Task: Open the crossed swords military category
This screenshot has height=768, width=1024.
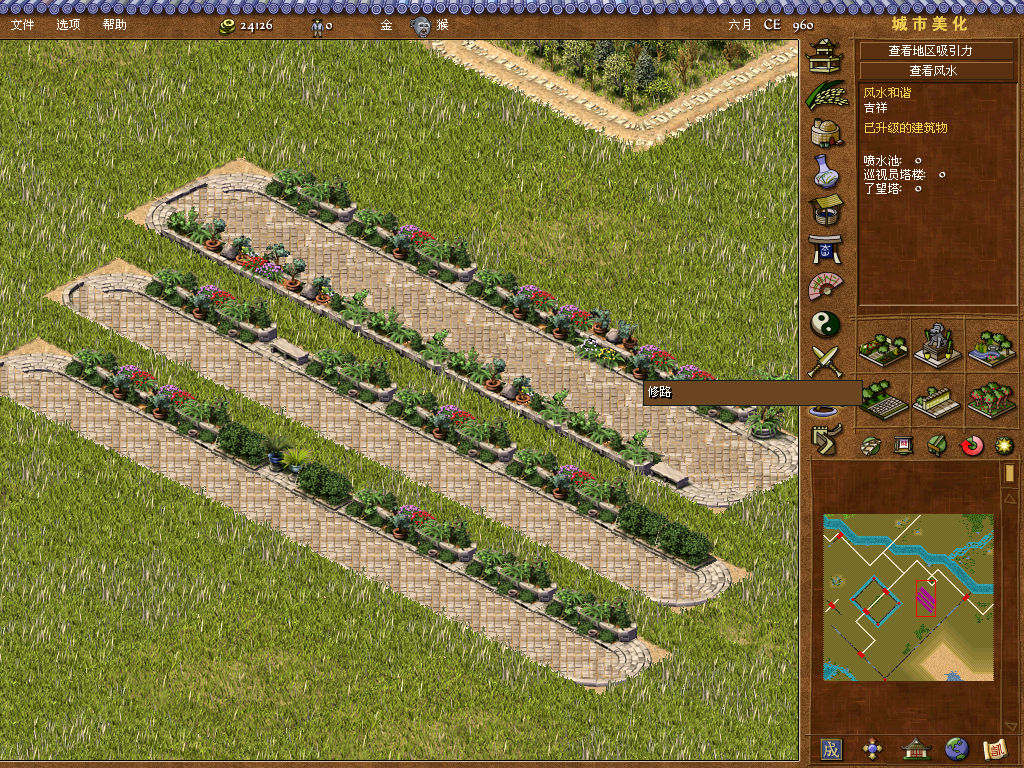Action: (x=826, y=361)
